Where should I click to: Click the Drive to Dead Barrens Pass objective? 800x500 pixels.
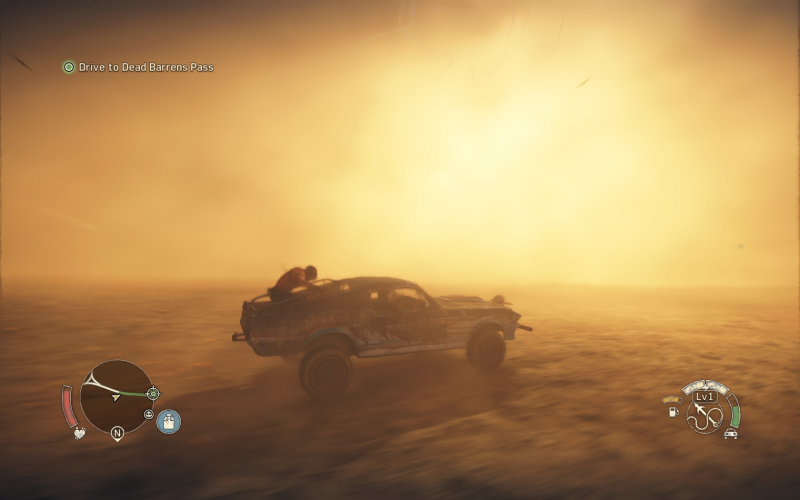[138, 67]
